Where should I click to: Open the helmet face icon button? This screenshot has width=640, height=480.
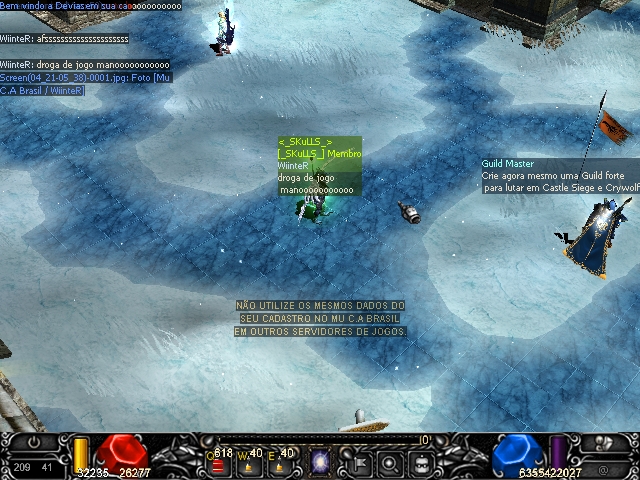click(421, 463)
